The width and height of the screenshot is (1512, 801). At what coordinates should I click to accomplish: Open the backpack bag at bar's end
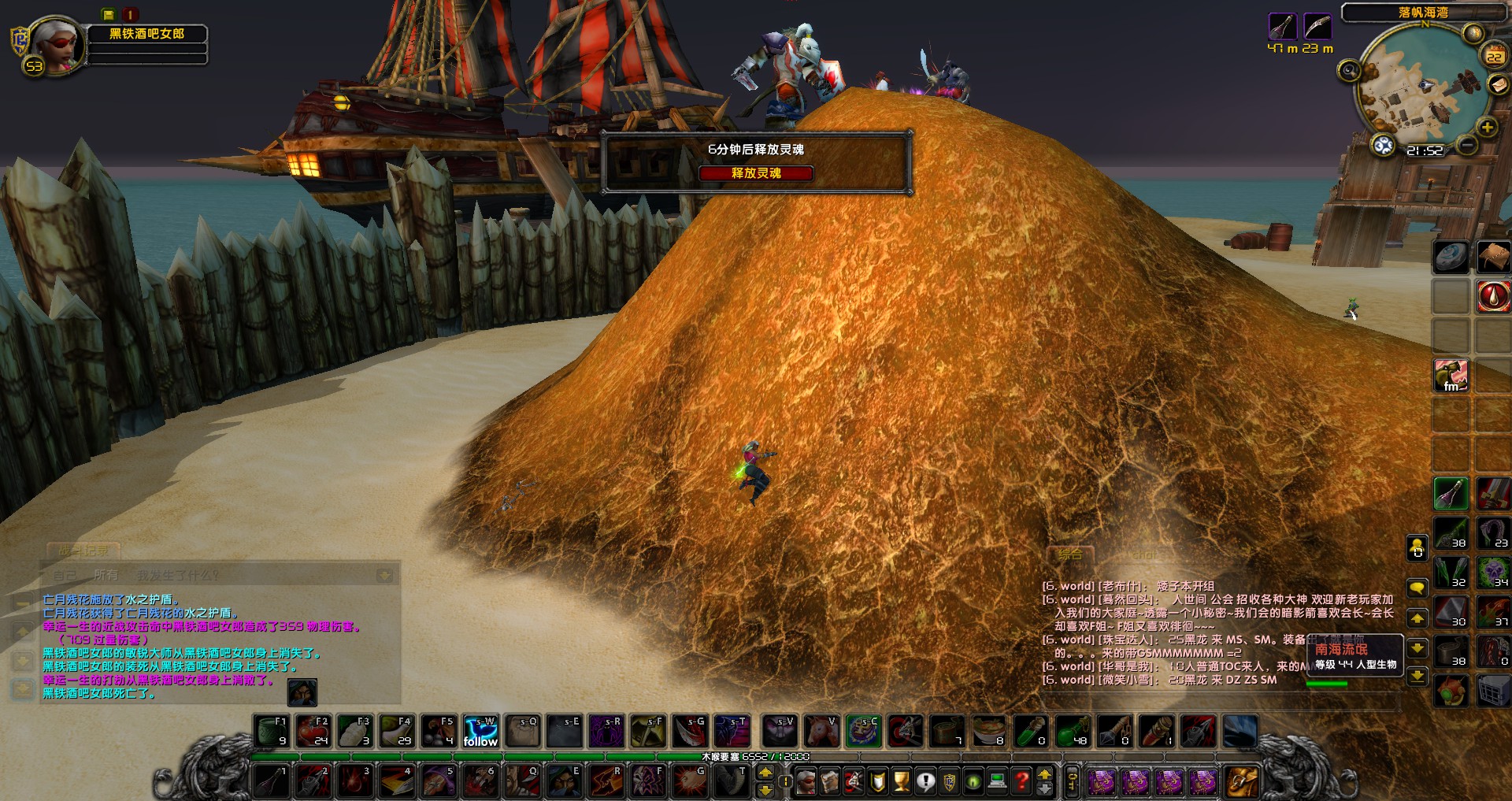(x=1241, y=781)
